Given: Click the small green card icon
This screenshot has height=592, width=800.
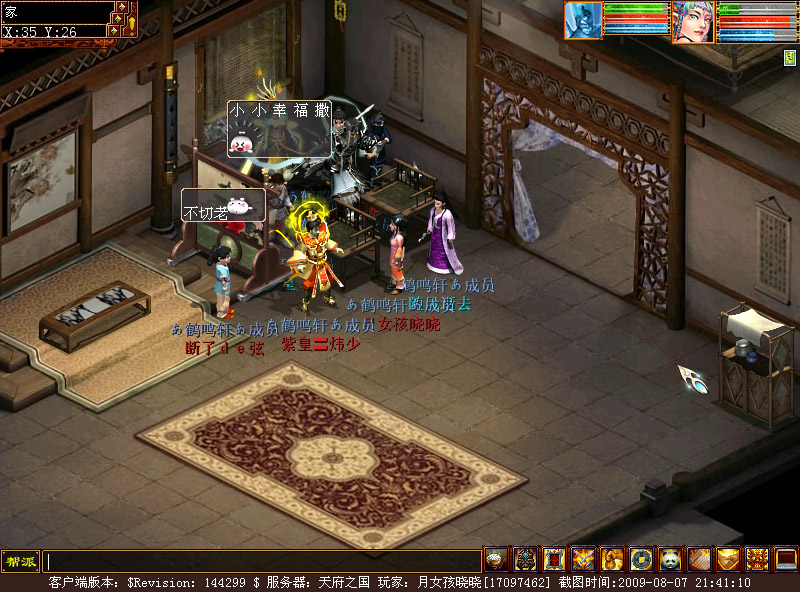Looking at the screenshot, I should click(x=789, y=58).
